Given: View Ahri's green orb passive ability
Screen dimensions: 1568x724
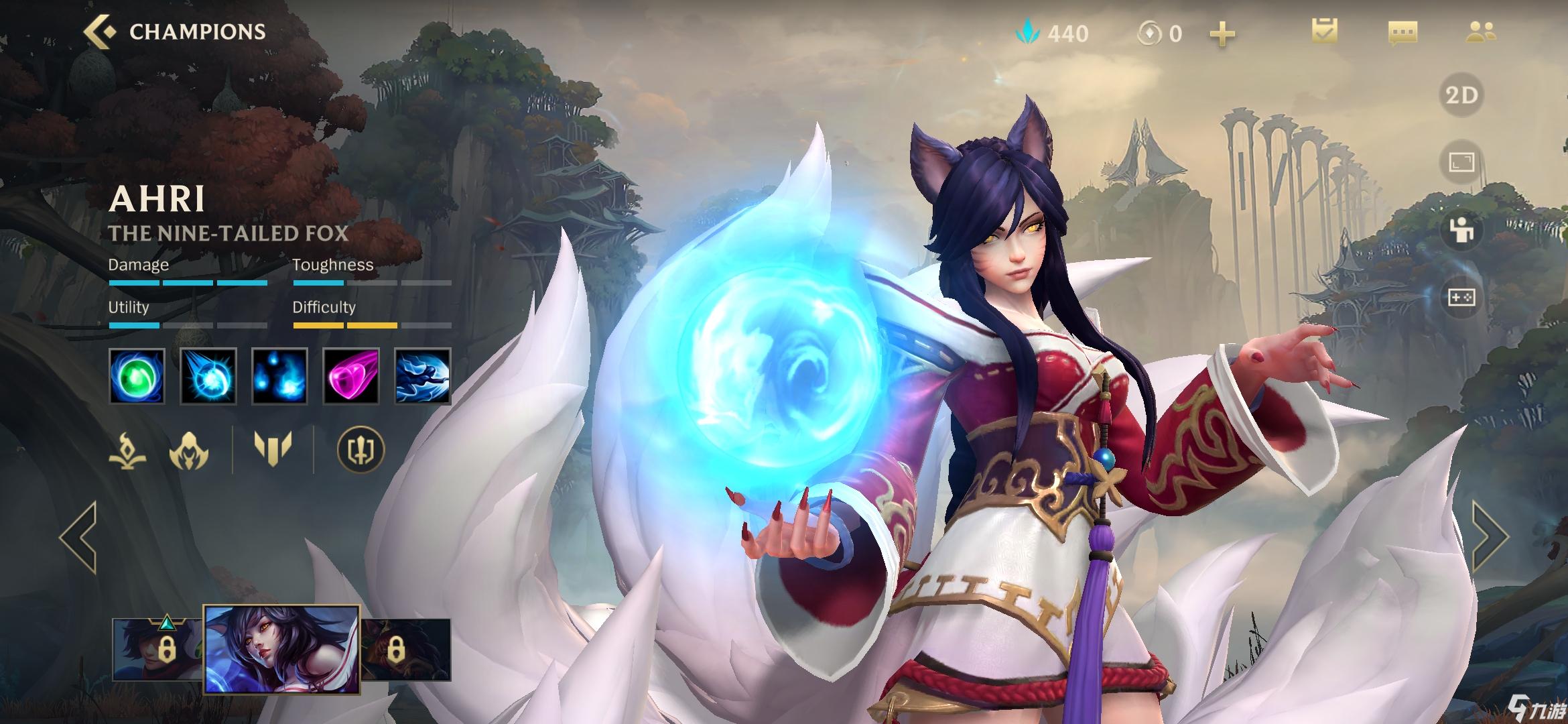Looking at the screenshot, I should click(137, 376).
